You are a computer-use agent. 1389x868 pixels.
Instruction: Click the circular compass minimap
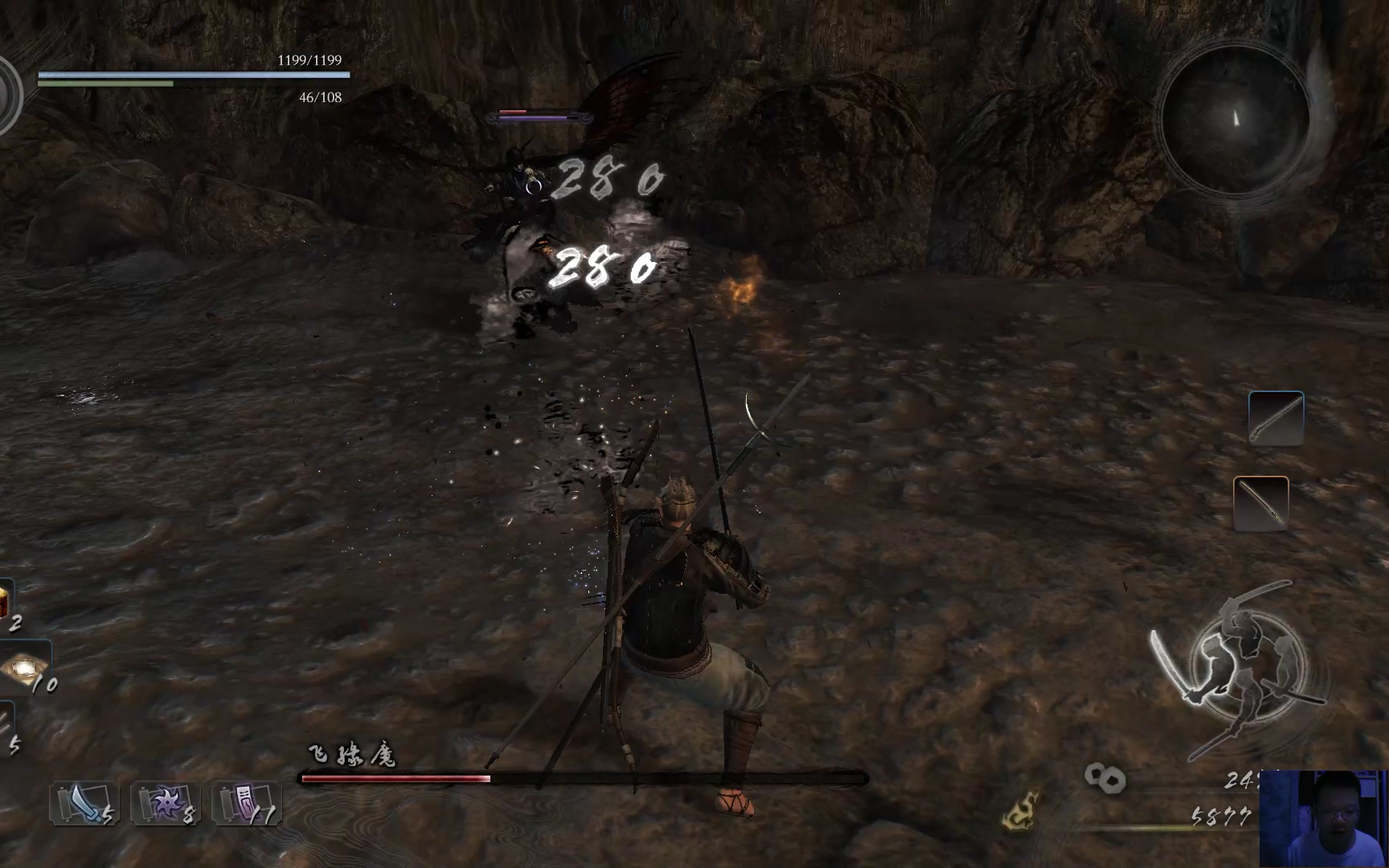(x=1235, y=119)
